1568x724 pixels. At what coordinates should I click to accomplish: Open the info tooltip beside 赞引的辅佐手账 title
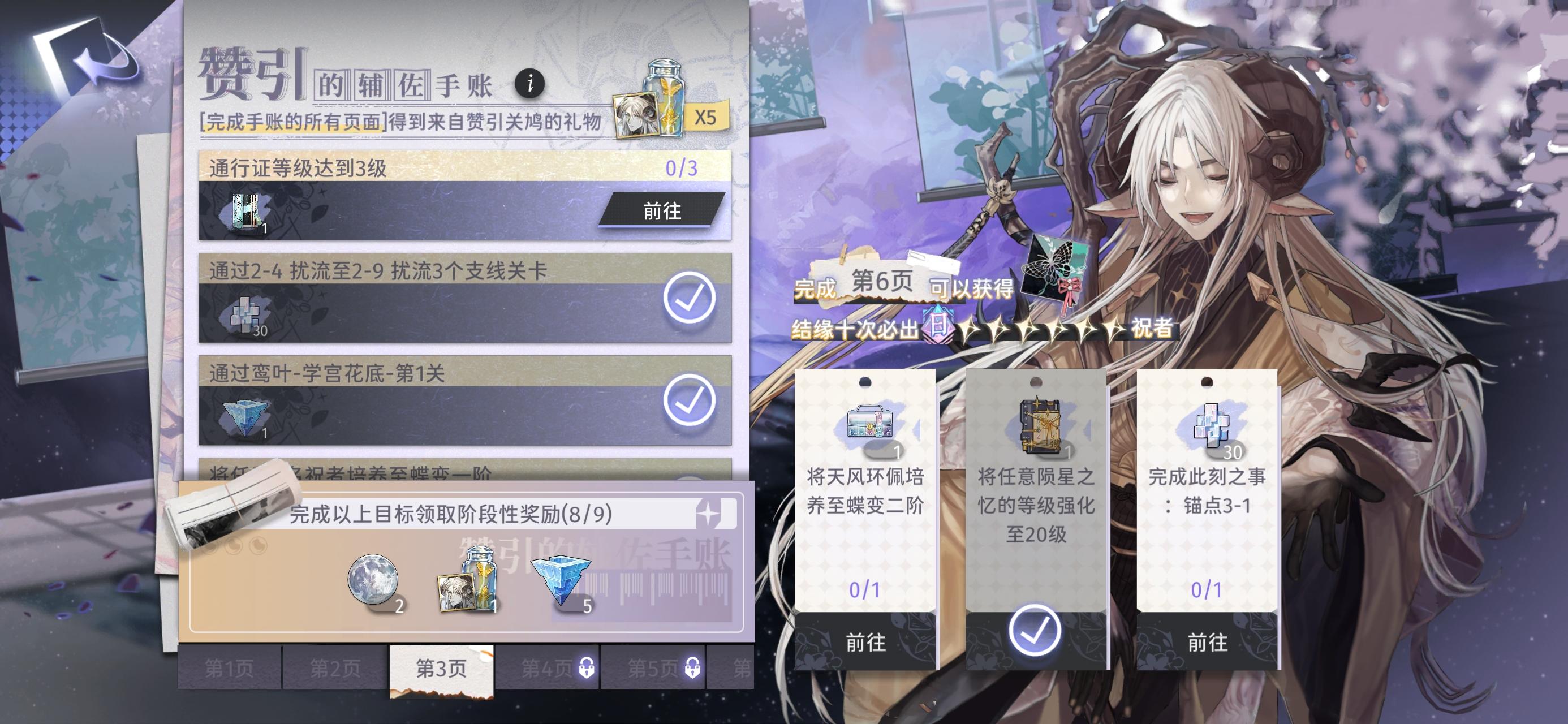click(x=531, y=84)
